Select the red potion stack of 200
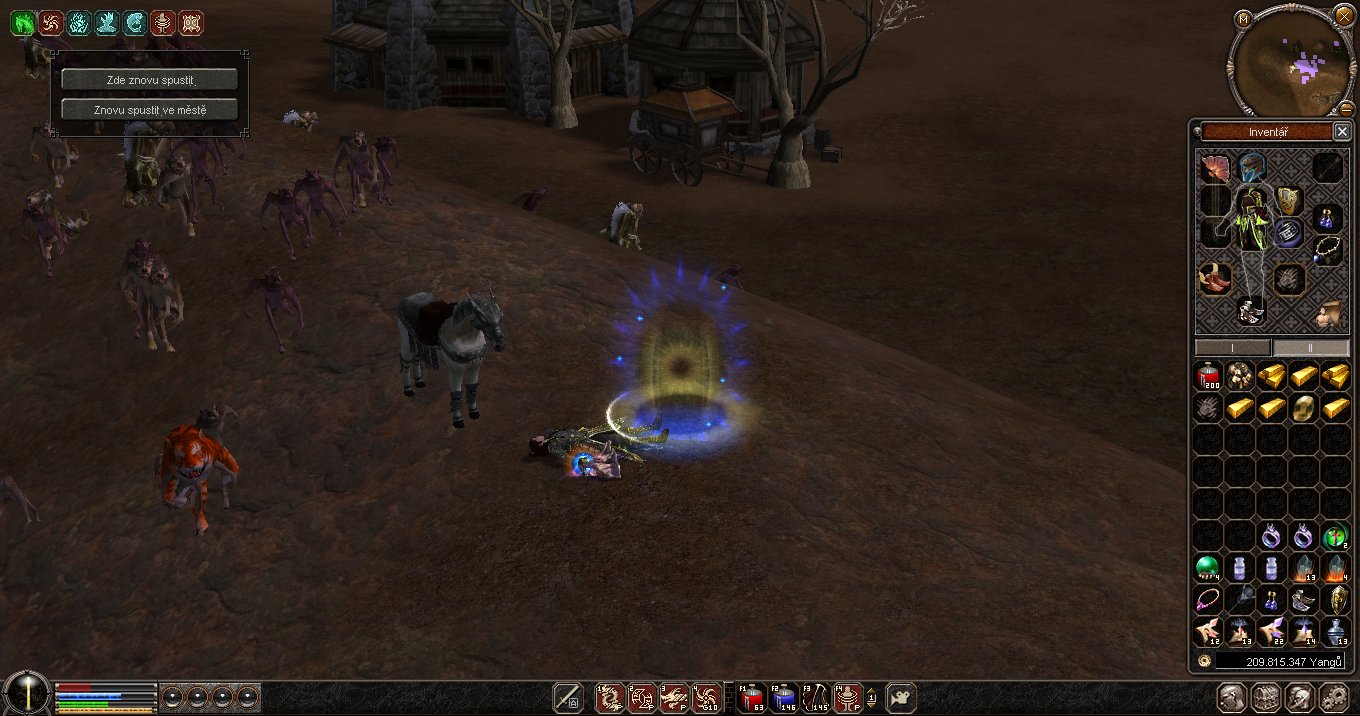This screenshot has height=716, width=1360. (1208, 376)
